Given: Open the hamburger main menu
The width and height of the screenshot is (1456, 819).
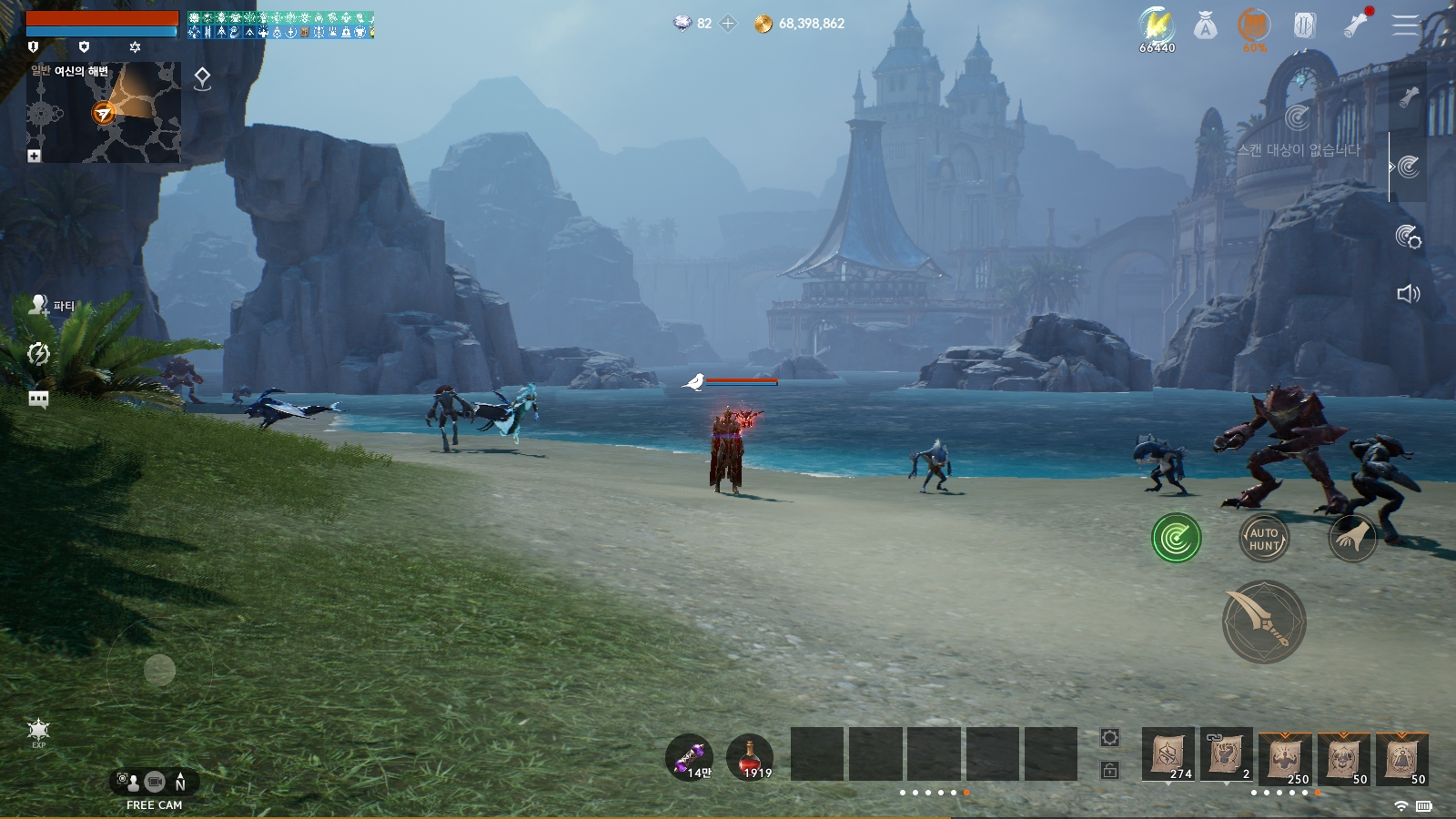Looking at the screenshot, I should click(1404, 25).
